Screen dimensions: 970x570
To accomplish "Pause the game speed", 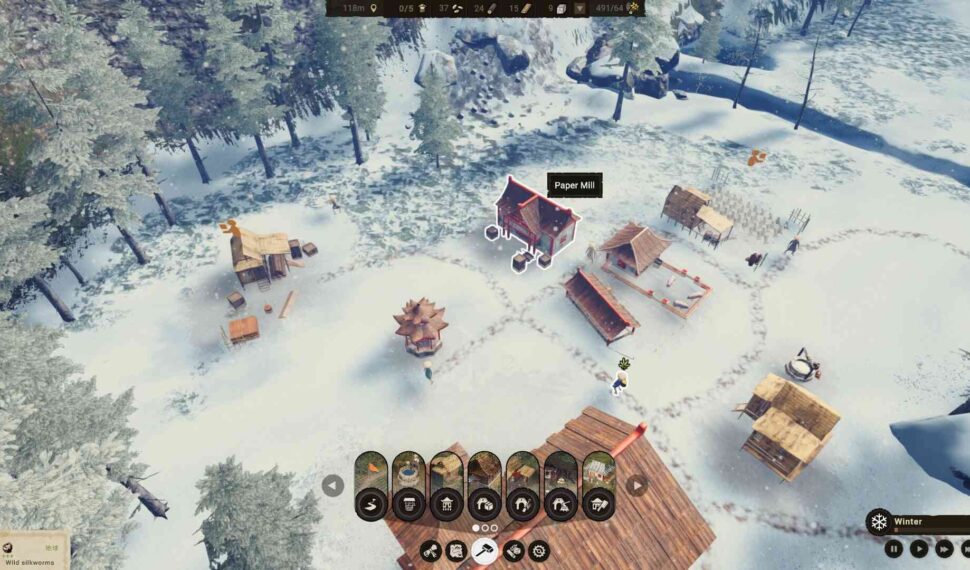I will point(893,548).
